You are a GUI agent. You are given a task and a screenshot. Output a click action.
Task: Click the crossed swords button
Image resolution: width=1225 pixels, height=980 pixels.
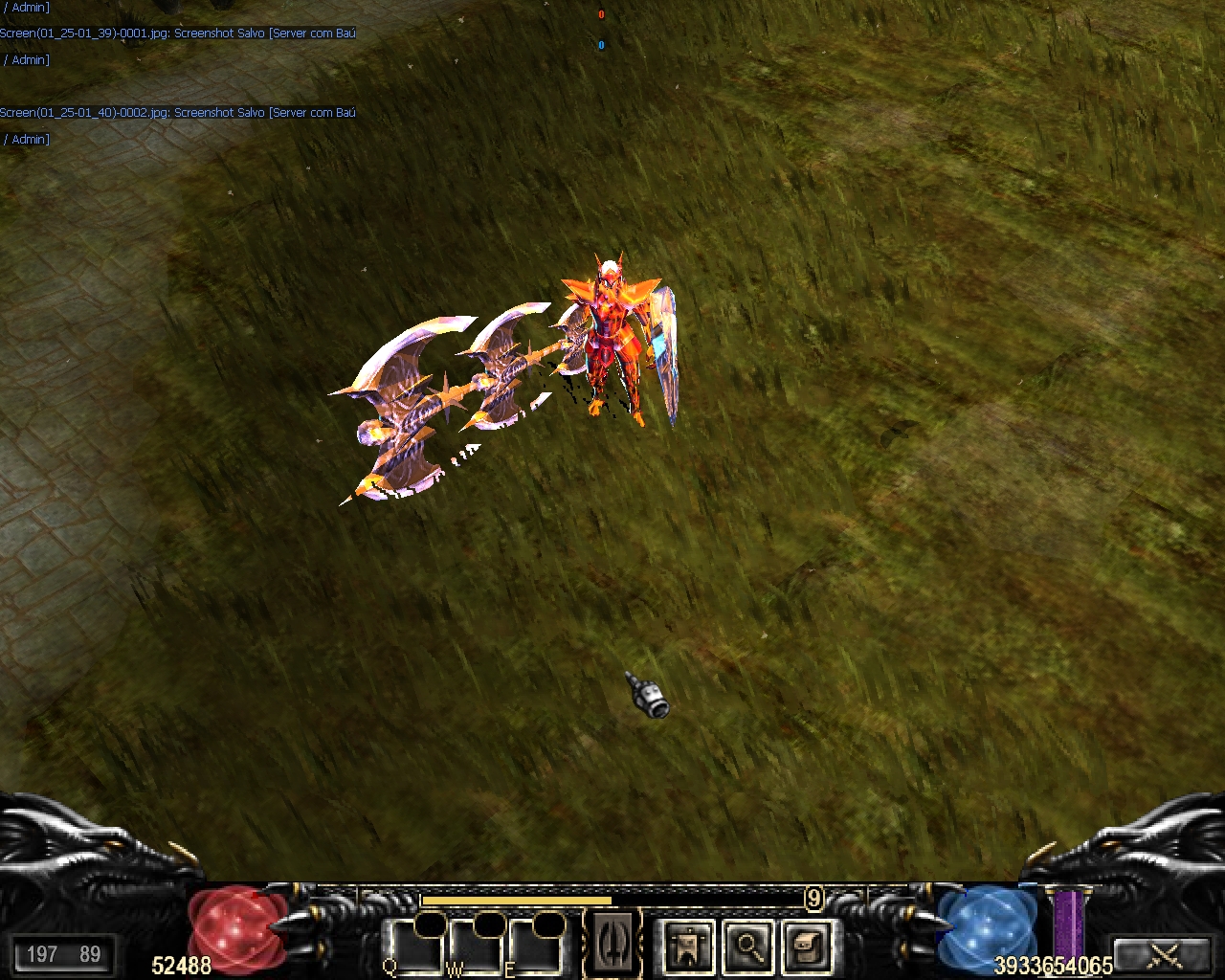[1164, 954]
